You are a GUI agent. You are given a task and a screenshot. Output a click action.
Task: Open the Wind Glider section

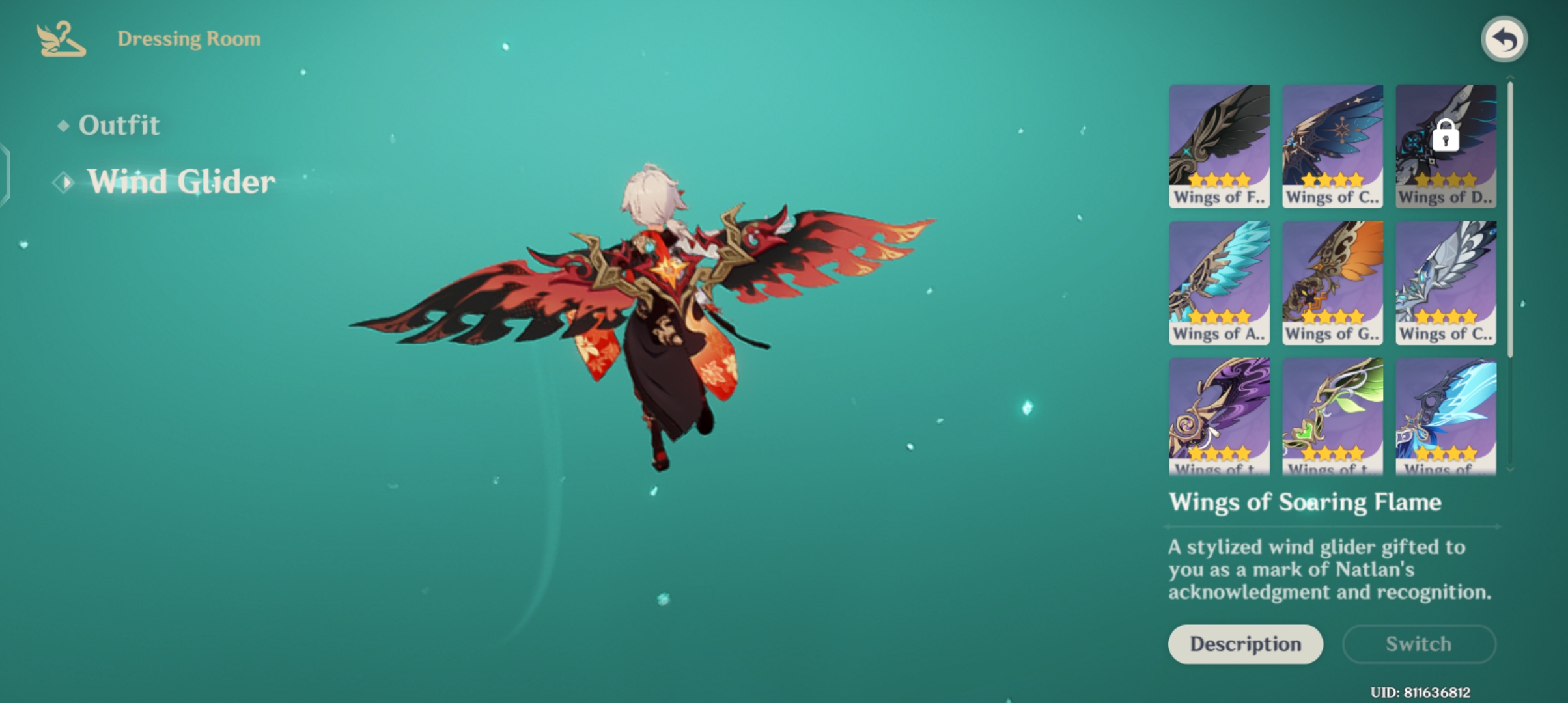pos(181,182)
